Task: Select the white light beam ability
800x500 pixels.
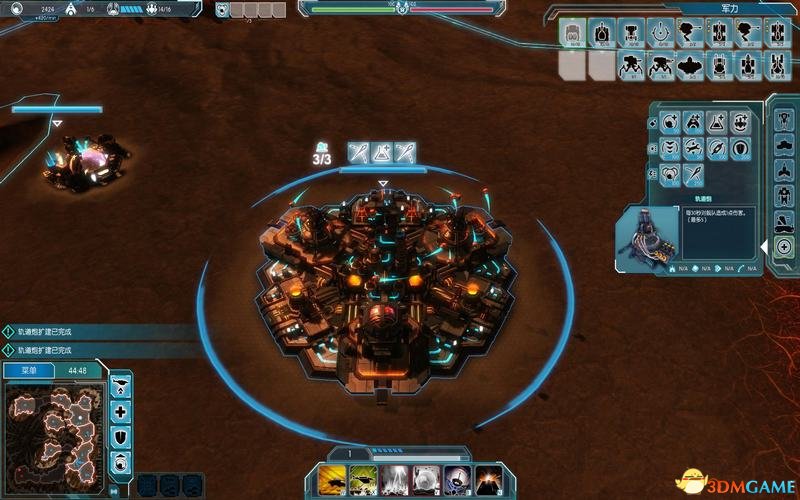Action: [395, 479]
